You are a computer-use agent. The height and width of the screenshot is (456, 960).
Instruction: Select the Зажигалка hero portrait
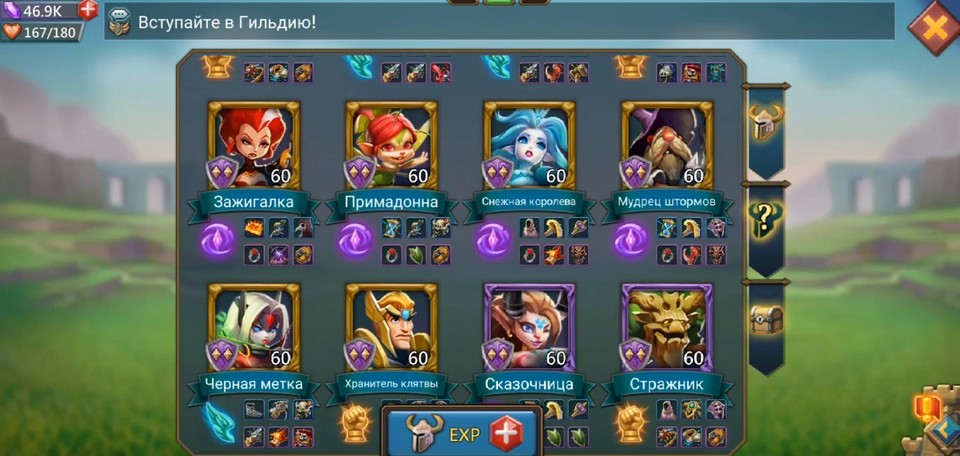coord(254,145)
